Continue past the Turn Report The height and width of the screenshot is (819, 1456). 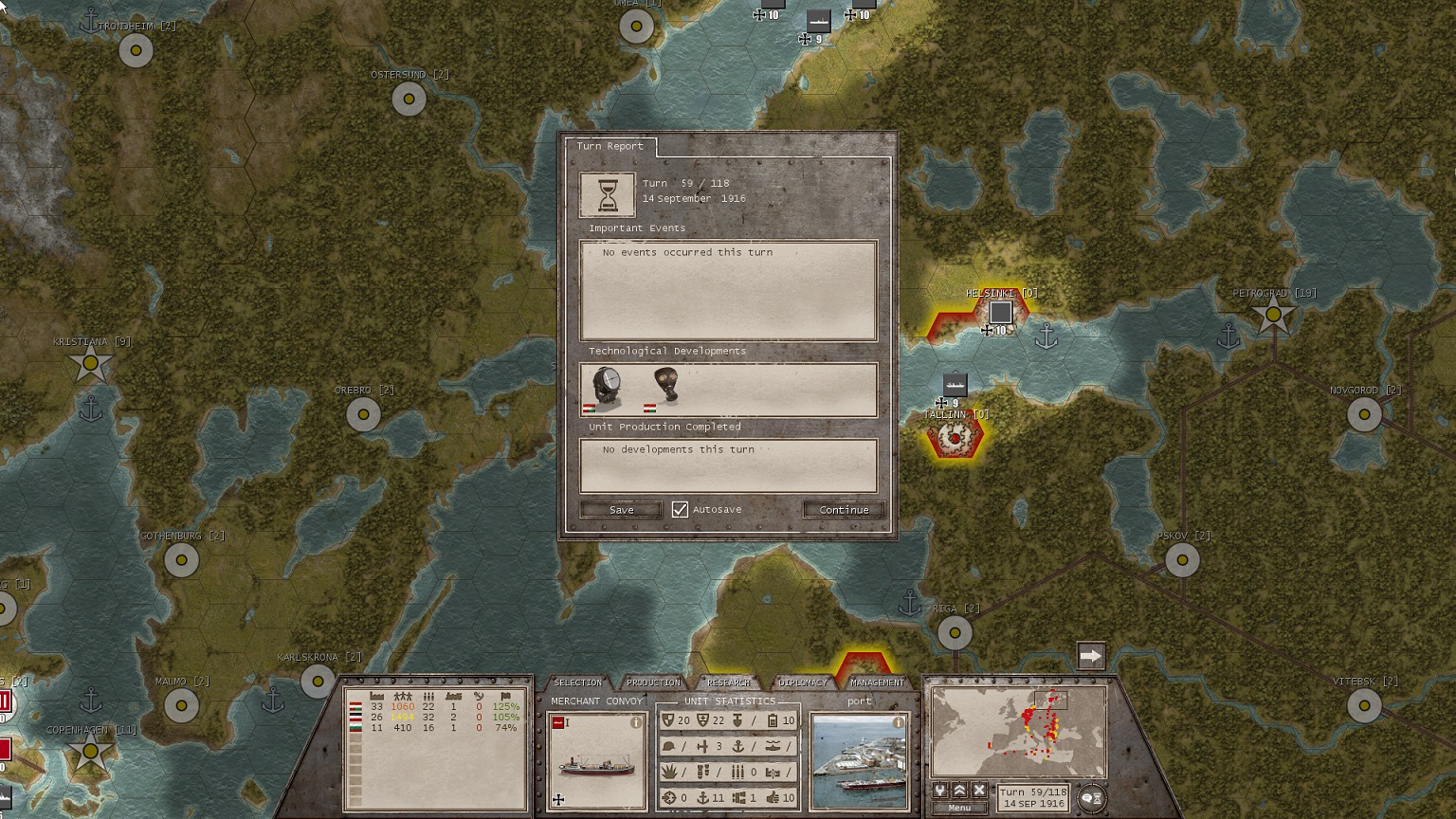coord(843,510)
